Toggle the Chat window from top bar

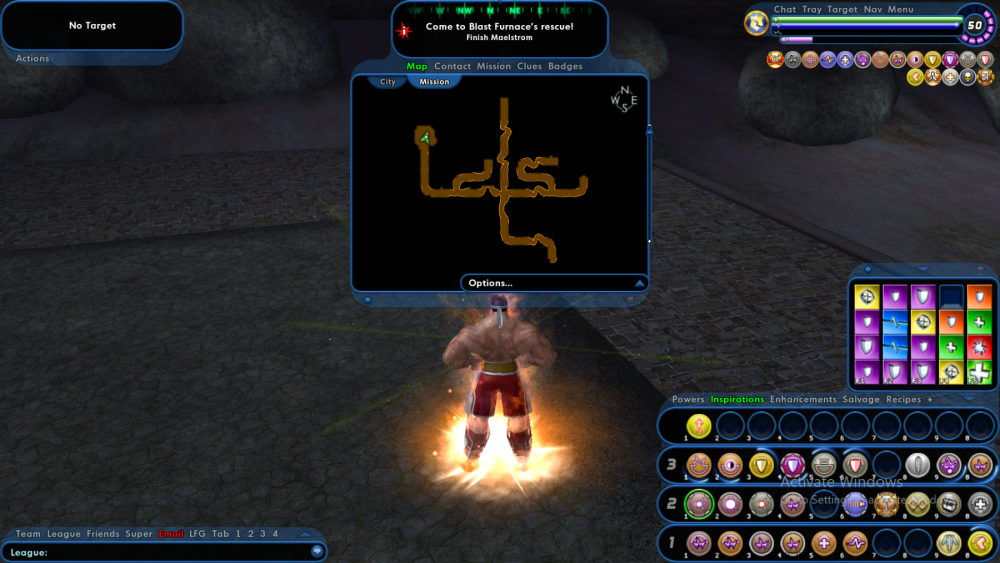(x=785, y=10)
